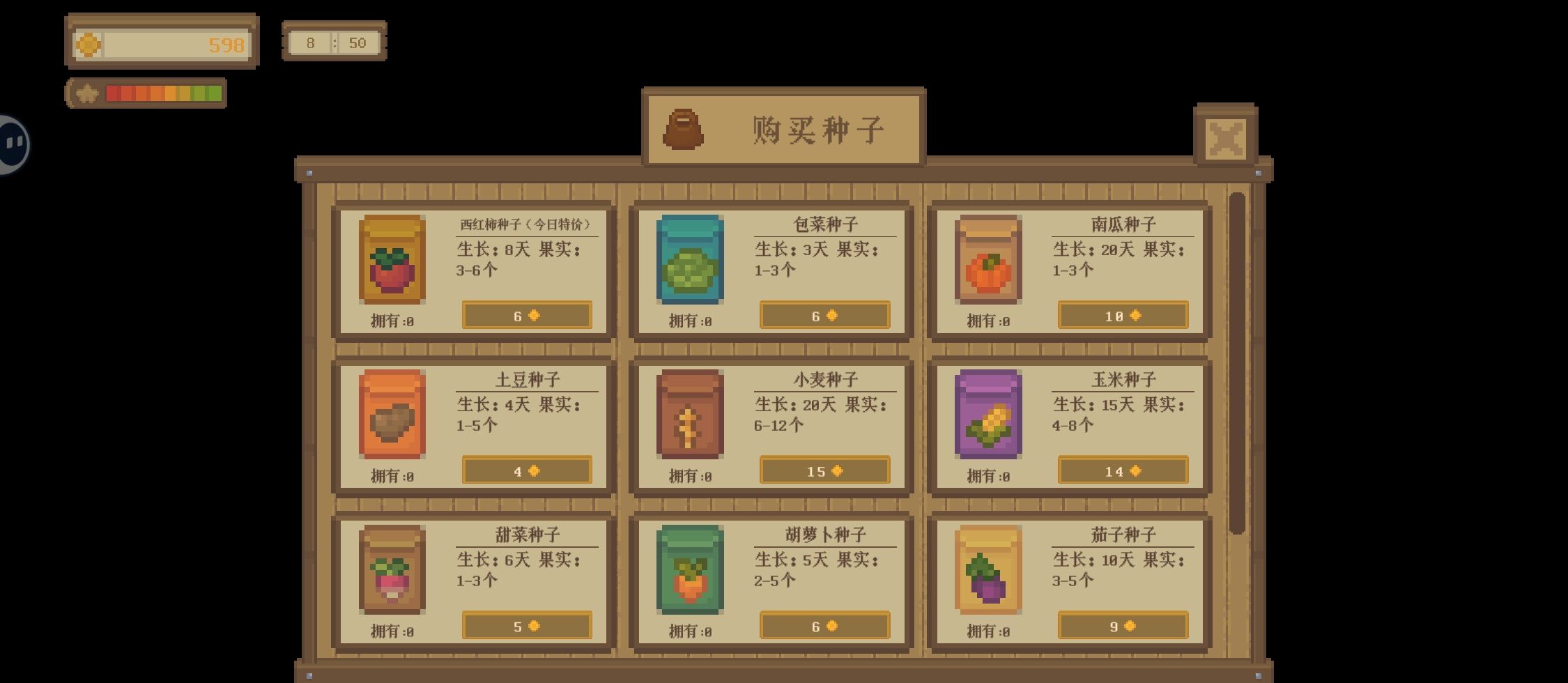Click the seed bag icon beside the shop title
The height and width of the screenshot is (683, 1568).
pos(684,130)
